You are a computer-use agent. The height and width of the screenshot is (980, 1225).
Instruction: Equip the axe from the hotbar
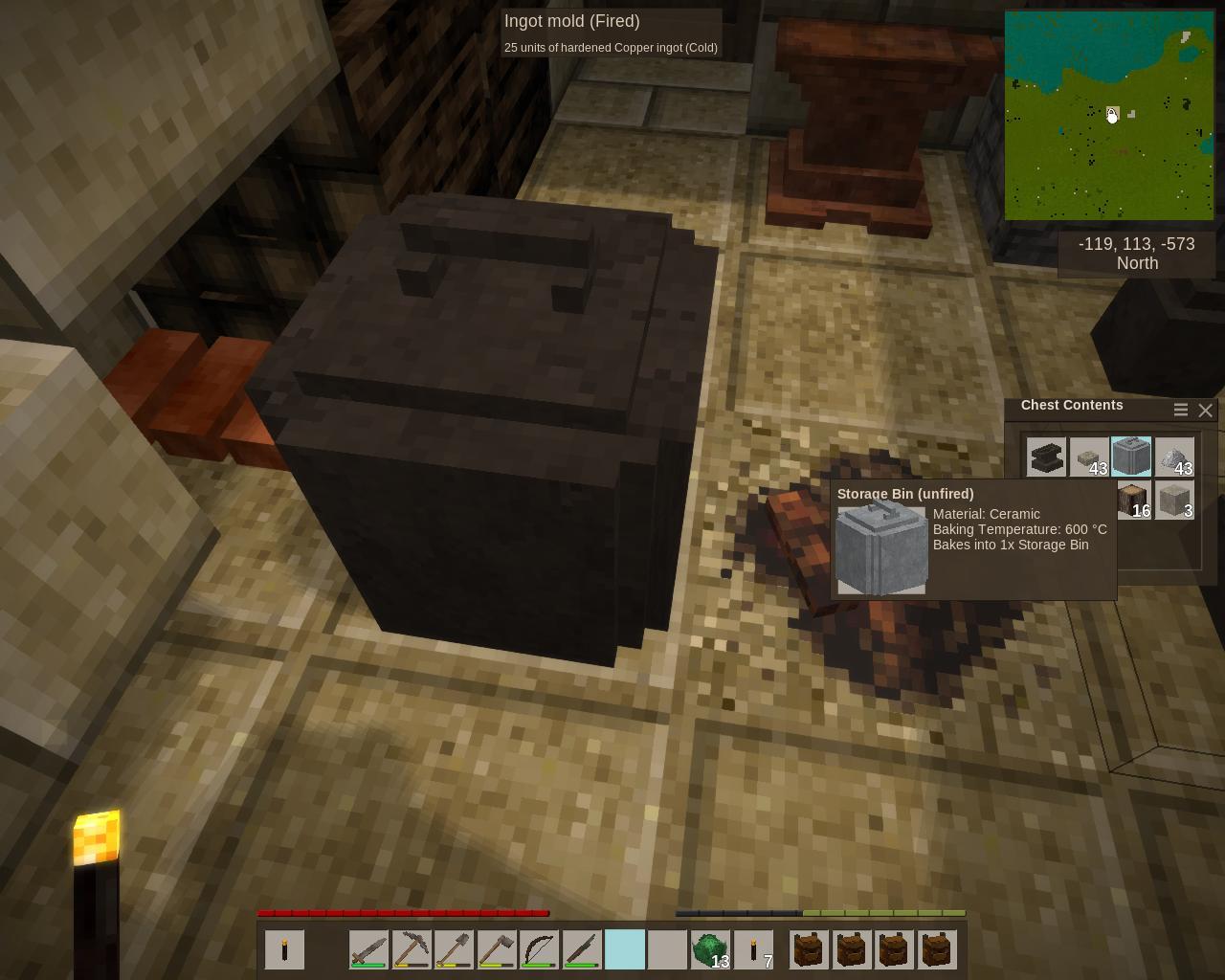pos(497,950)
